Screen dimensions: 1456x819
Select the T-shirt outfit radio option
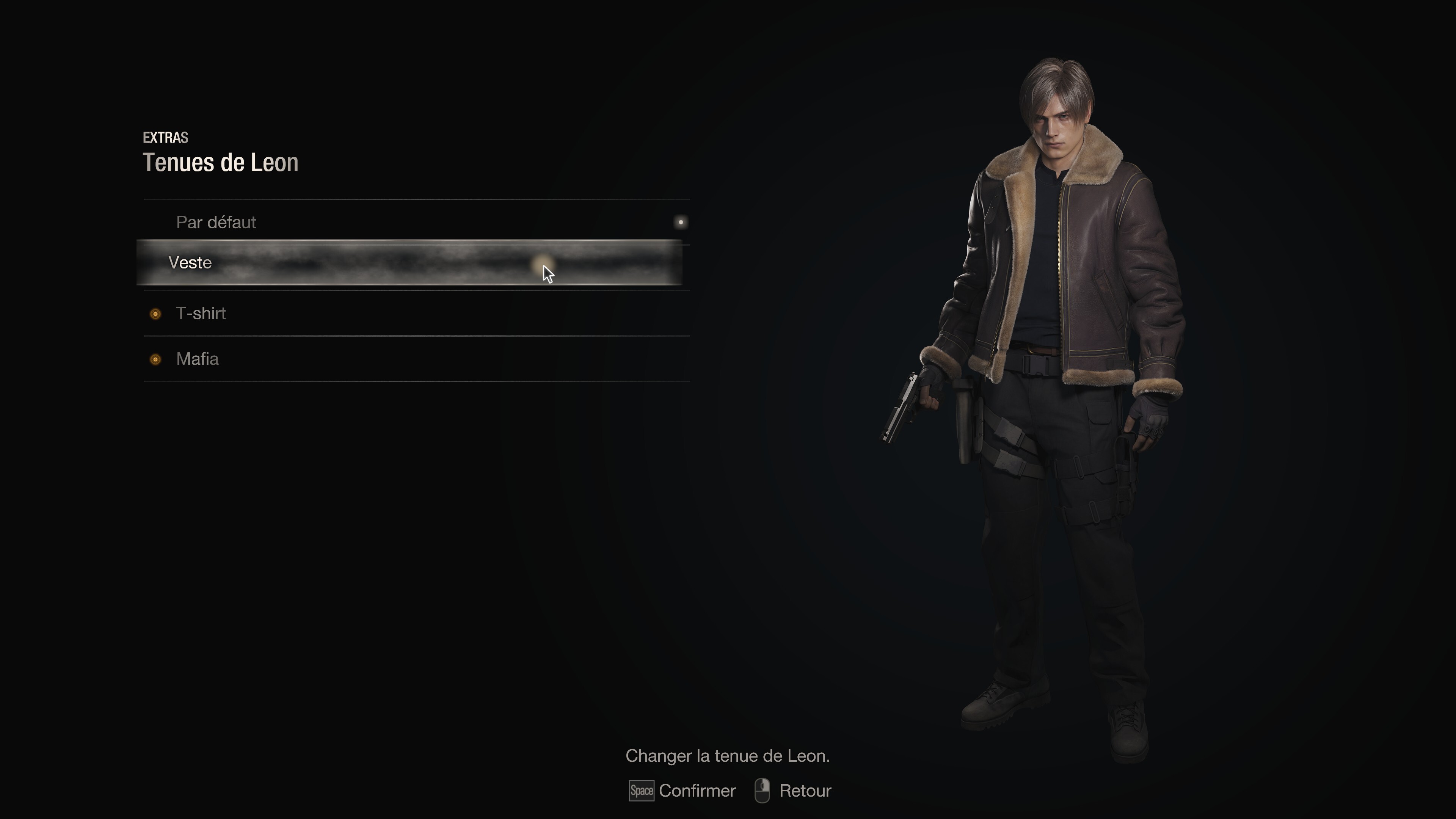click(x=201, y=314)
